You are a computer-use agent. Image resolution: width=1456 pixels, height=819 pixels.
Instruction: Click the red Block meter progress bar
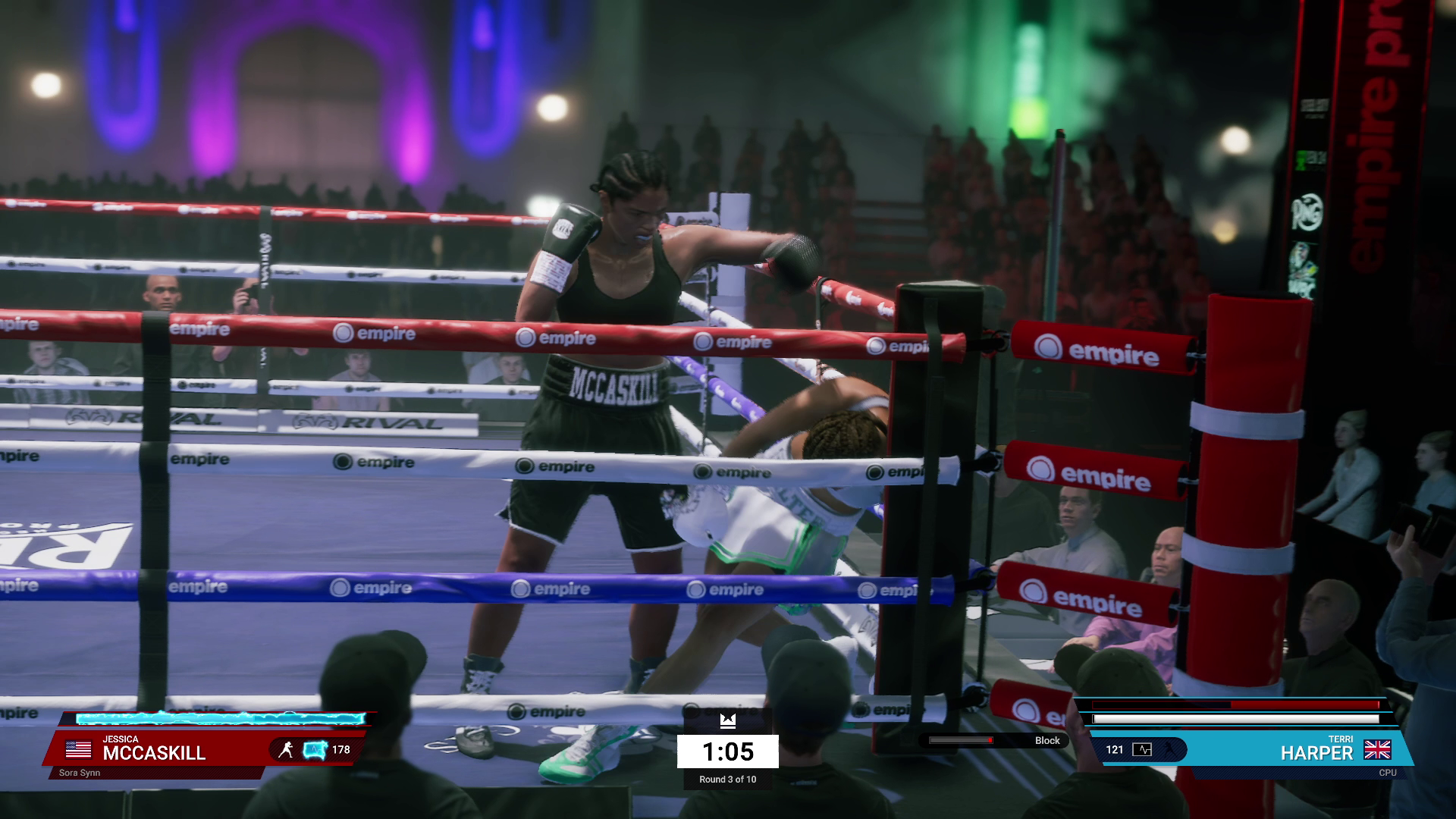click(x=961, y=742)
